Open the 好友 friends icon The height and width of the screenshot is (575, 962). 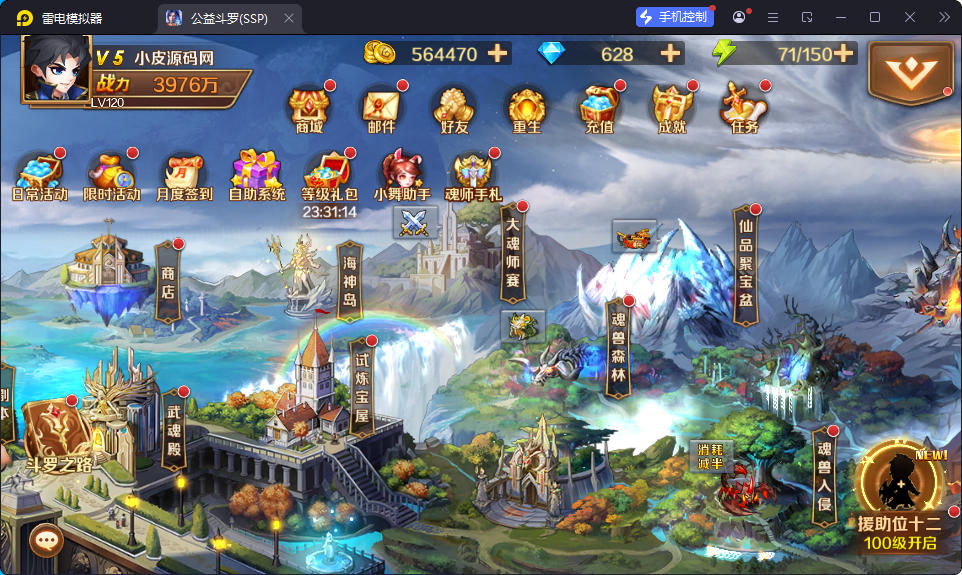click(x=453, y=108)
